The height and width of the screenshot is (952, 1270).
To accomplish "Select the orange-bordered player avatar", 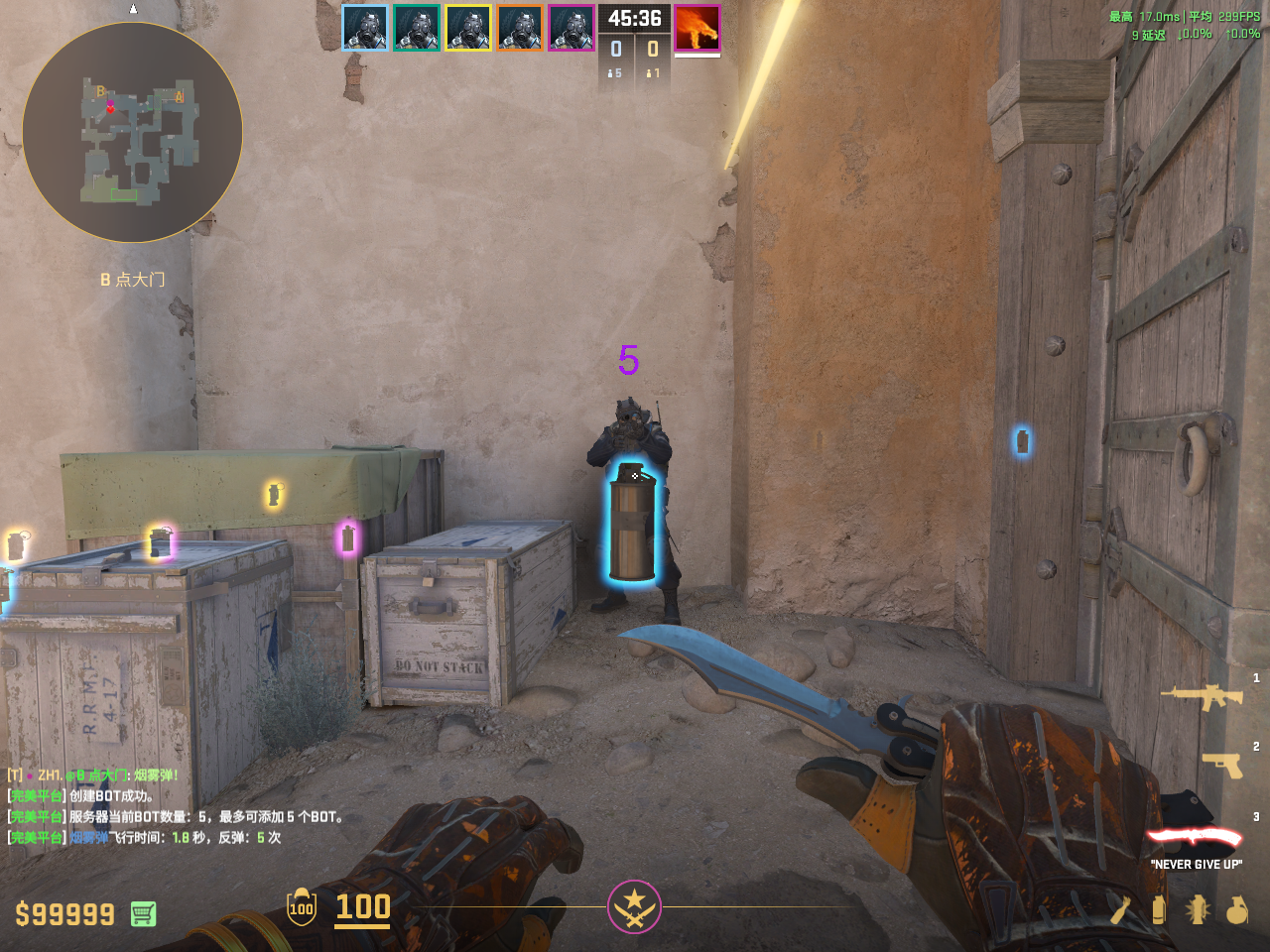I will [520, 28].
